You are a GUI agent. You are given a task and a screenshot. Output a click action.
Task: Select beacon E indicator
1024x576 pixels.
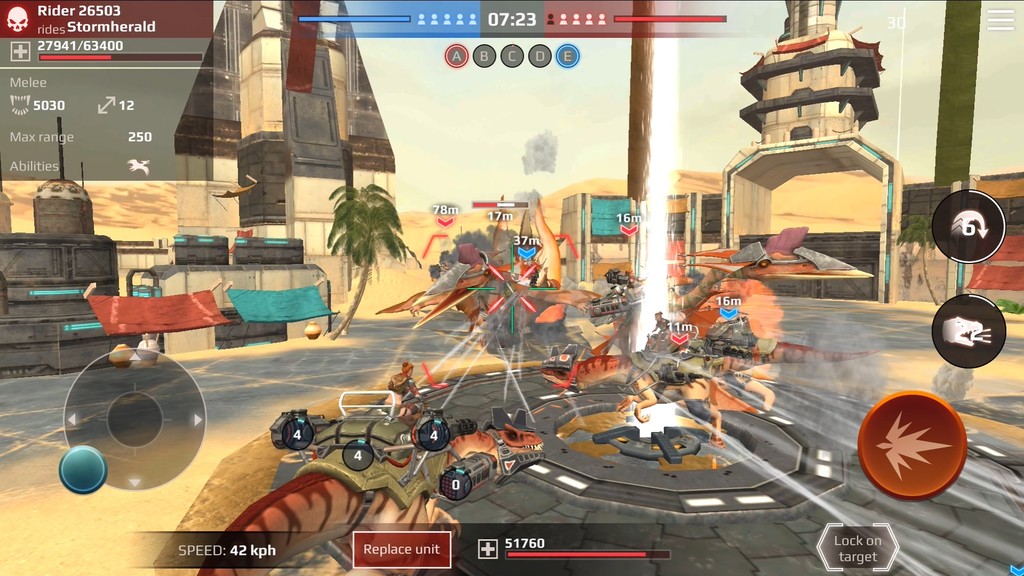[567, 56]
